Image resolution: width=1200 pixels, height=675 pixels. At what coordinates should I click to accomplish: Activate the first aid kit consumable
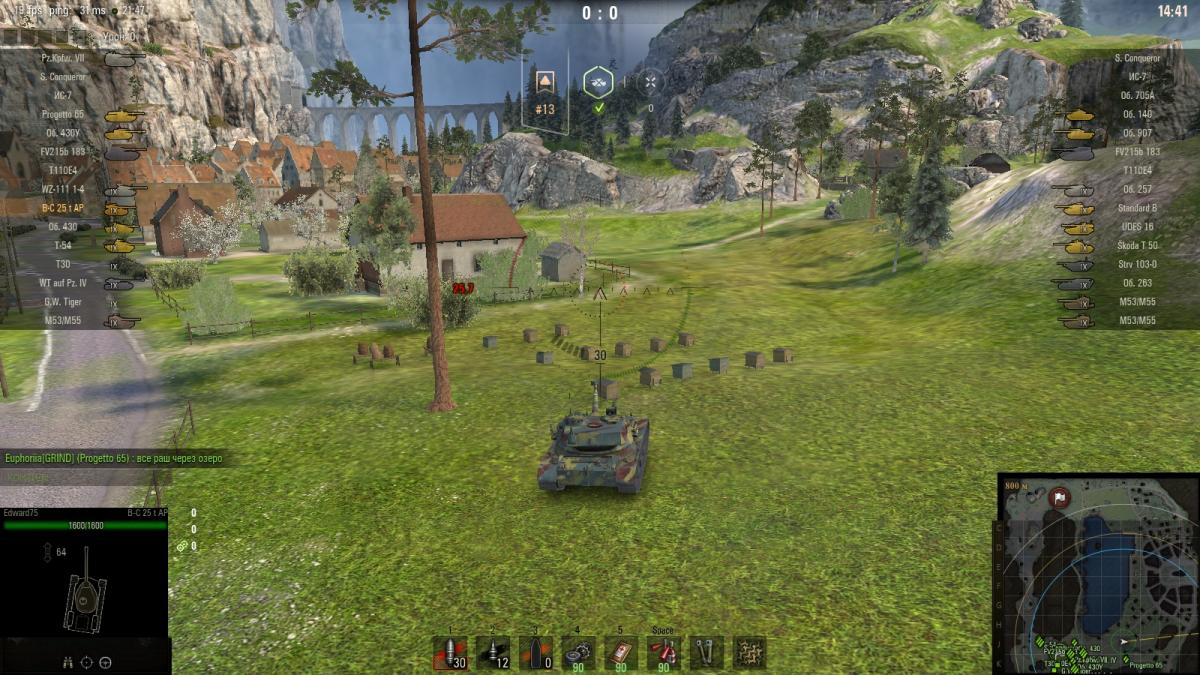point(621,653)
